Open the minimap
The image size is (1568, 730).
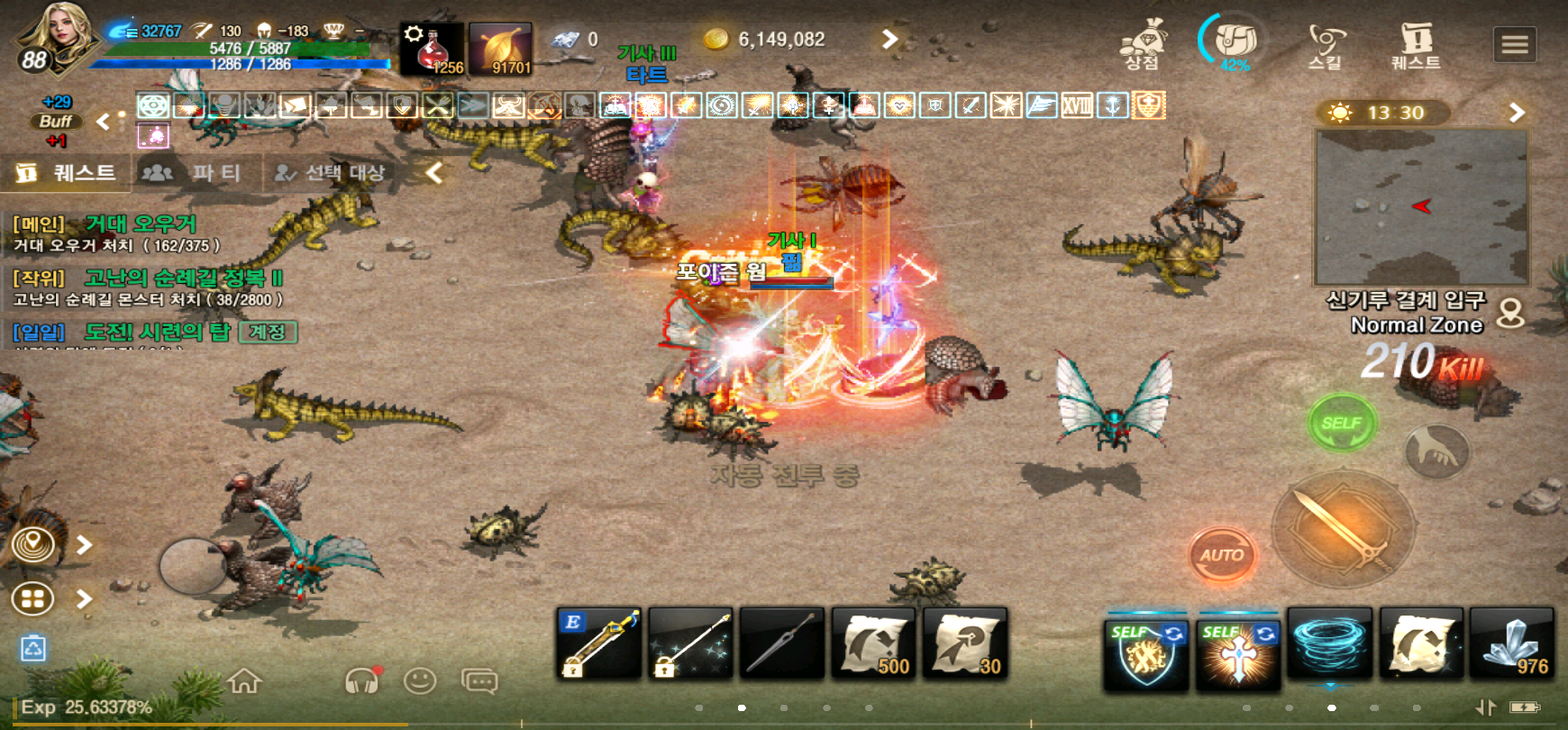[1421, 206]
